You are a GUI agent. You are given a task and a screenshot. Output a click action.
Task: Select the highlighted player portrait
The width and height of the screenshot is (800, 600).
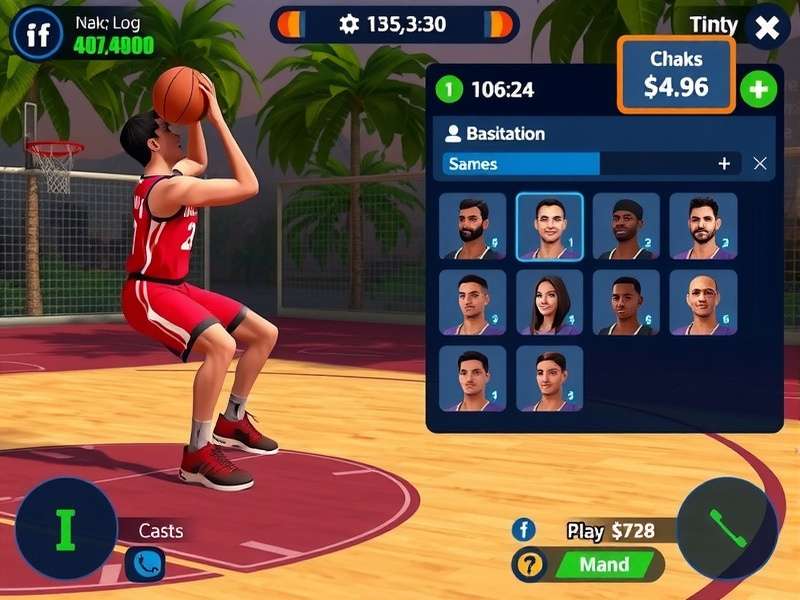pyautogui.click(x=549, y=226)
